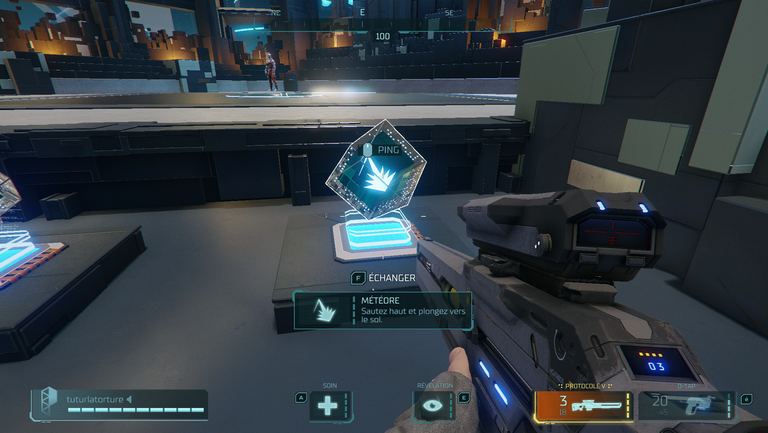Activate the Soin healing hack

tap(329, 405)
